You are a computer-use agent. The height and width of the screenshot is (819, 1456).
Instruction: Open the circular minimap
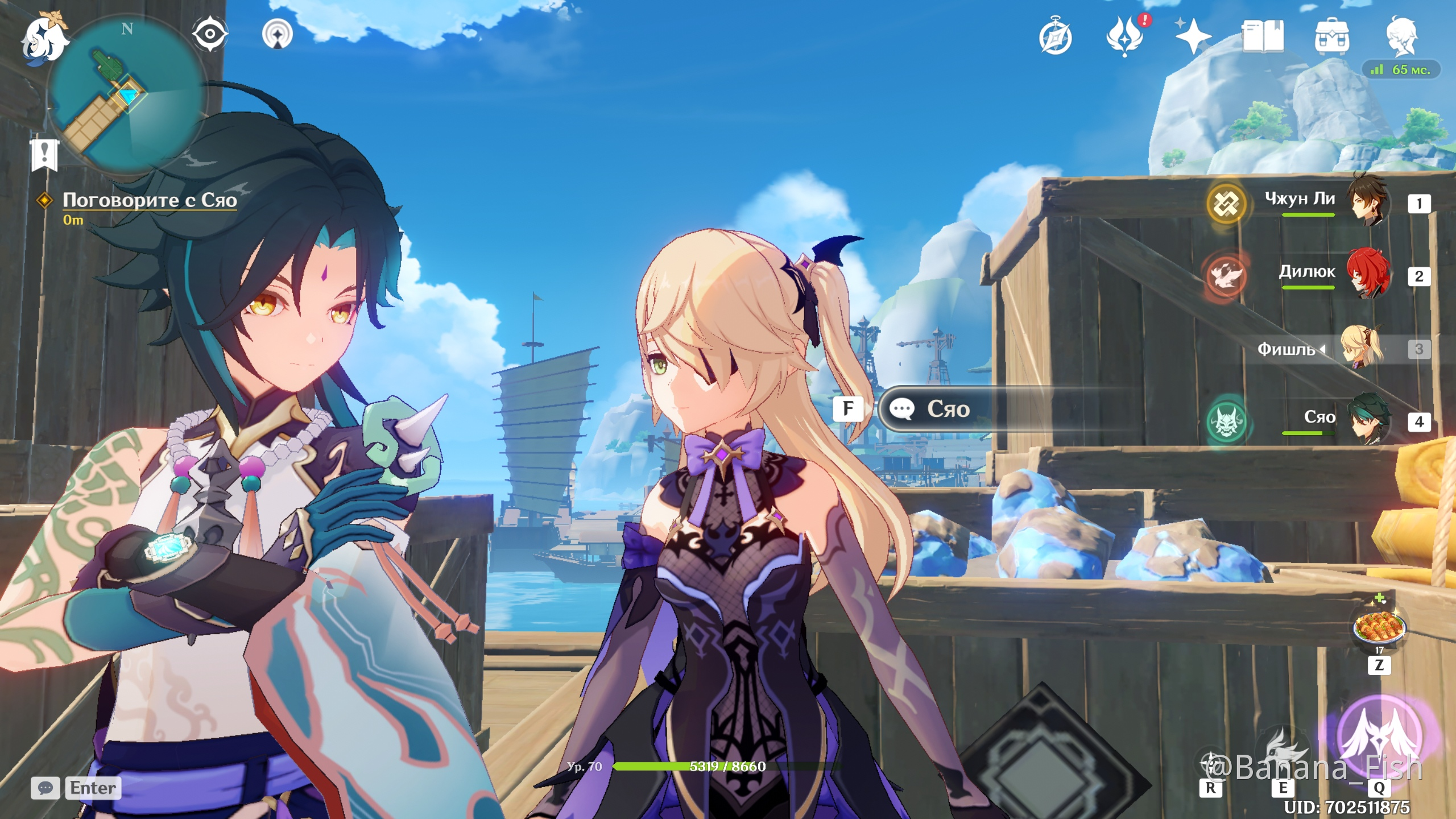127,94
